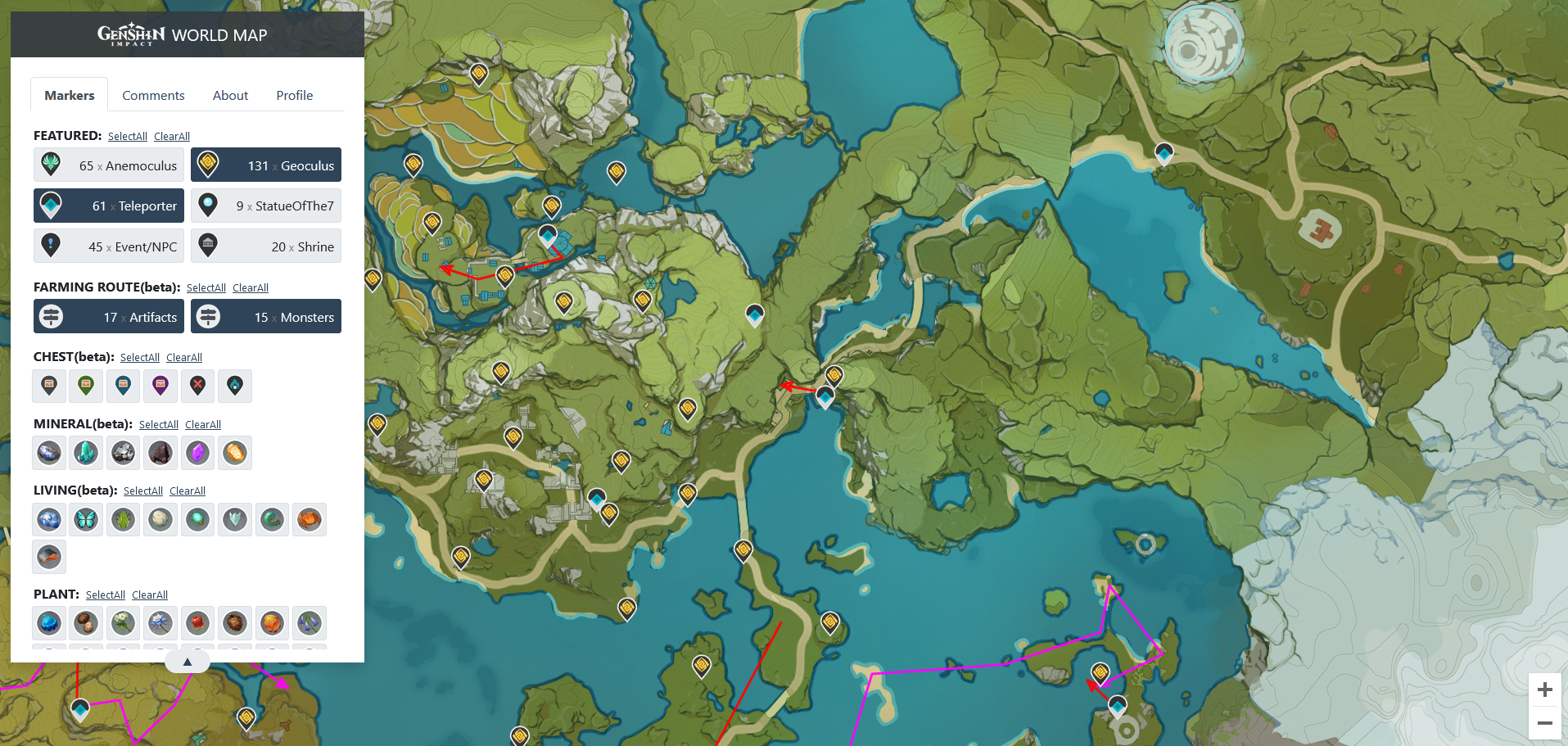
Task: Select the frog marker filter
Action: [123, 519]
